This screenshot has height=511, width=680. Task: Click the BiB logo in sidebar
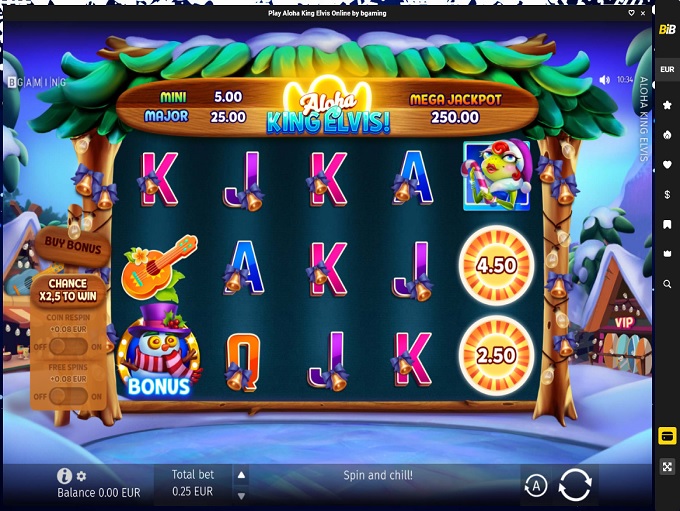667,30
